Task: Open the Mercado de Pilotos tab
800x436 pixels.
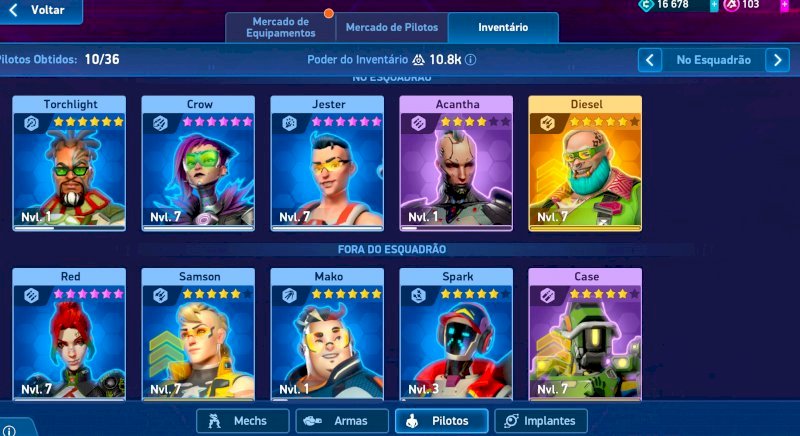Action: pos(390,27)
